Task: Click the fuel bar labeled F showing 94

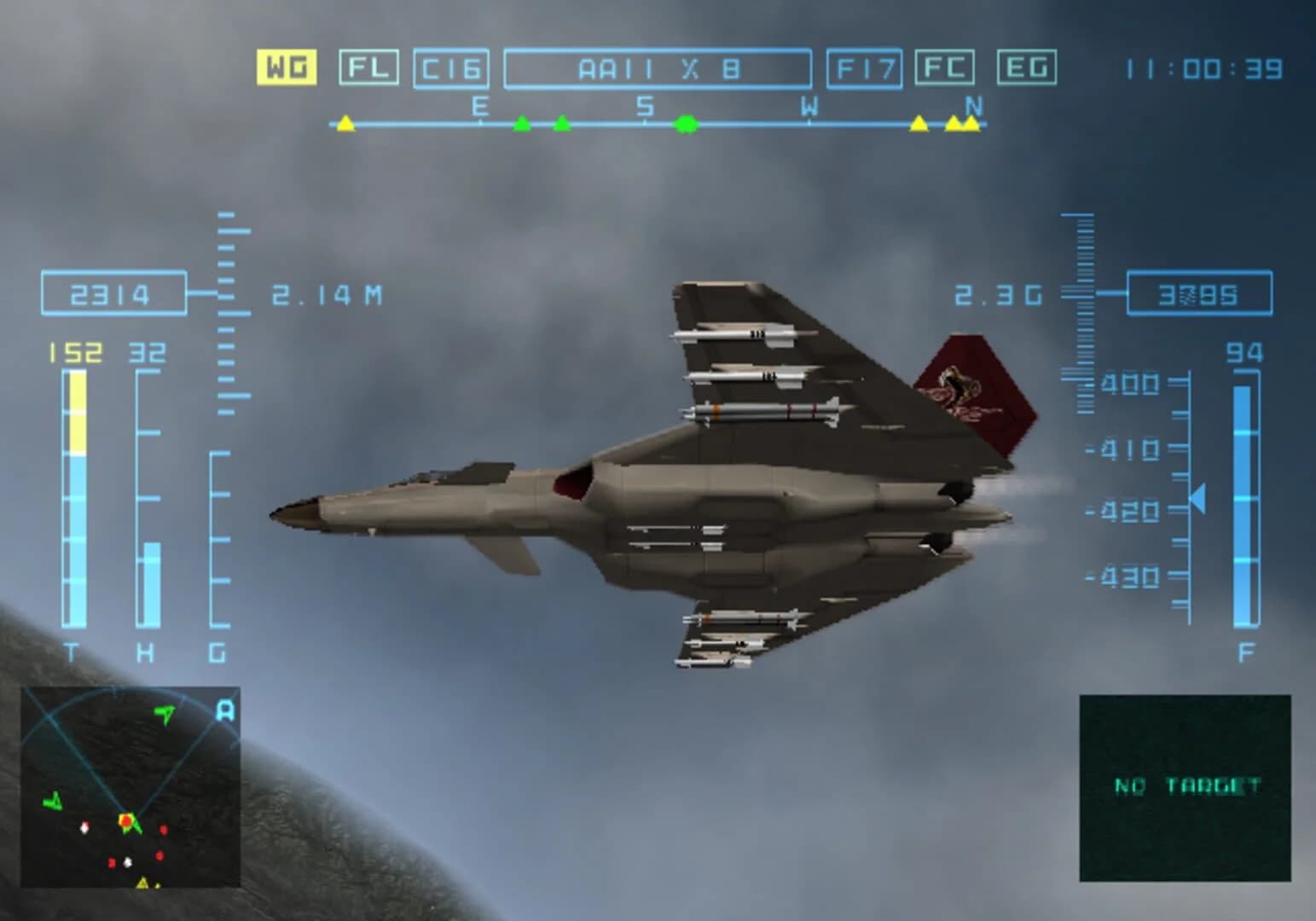Action: coord(1244,503)
